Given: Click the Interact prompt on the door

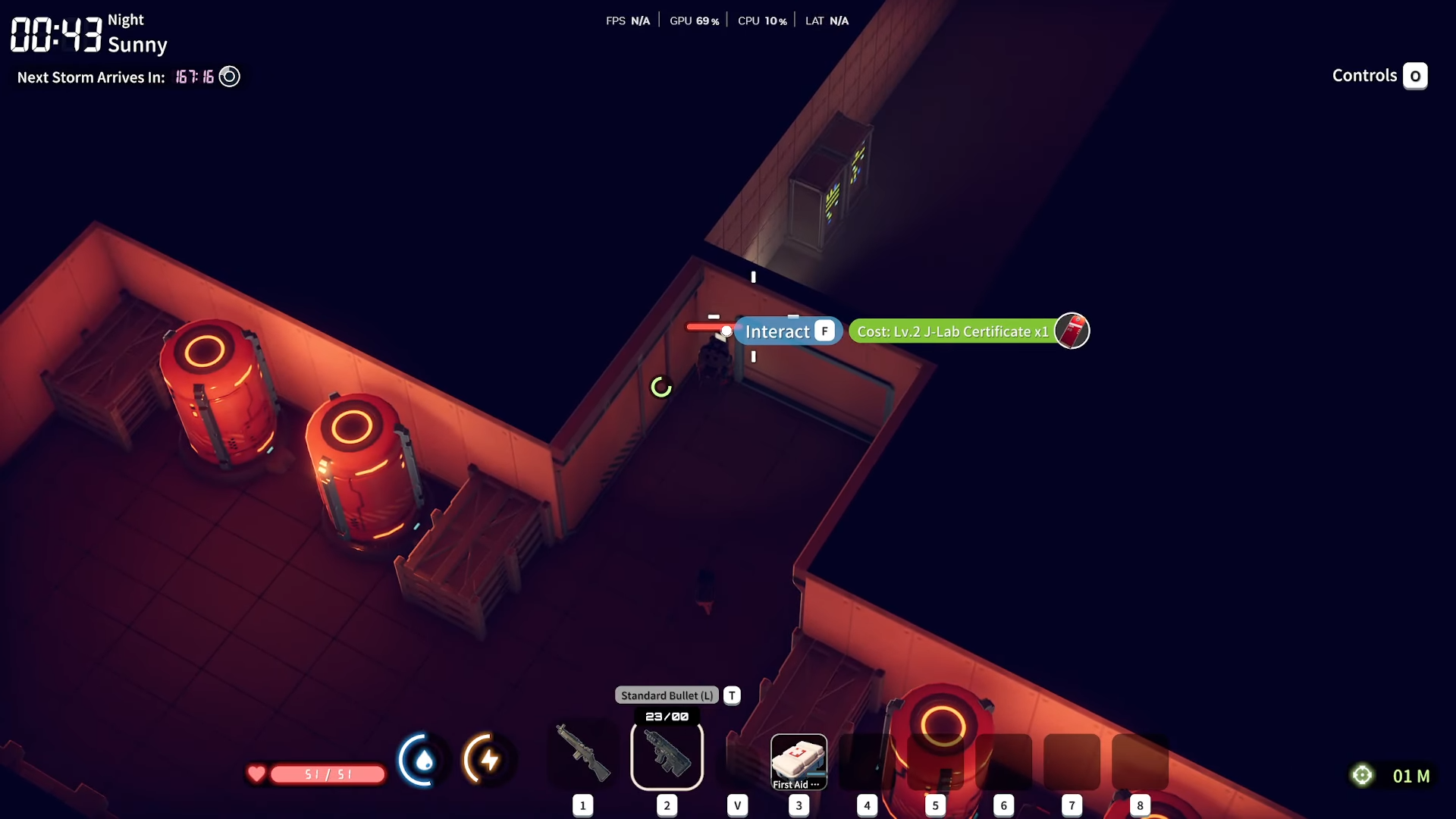Looking at the screenshot, I should (x=789, y=331).
